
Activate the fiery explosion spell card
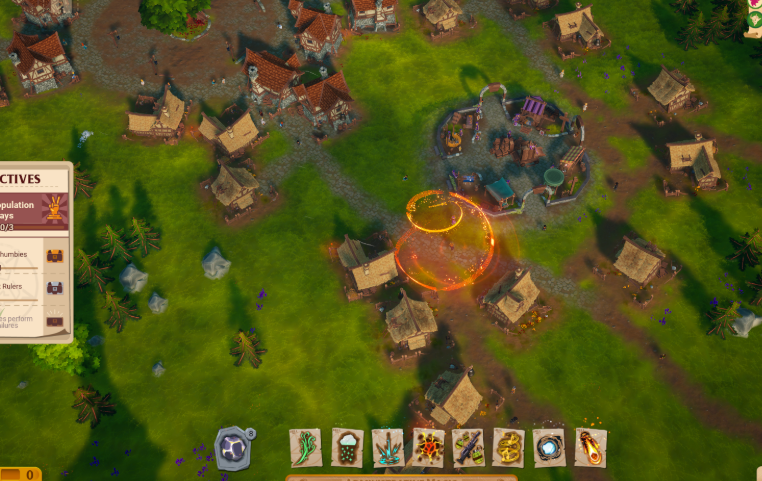428,447
